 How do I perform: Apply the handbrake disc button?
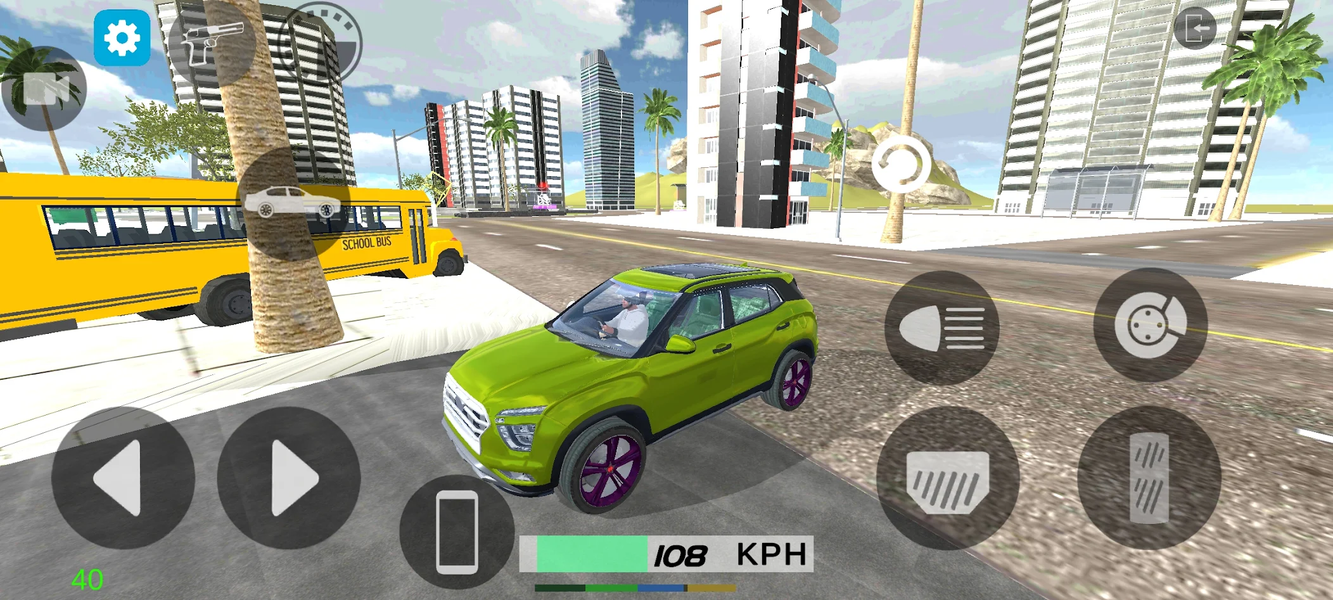(x=1150, y=325)
